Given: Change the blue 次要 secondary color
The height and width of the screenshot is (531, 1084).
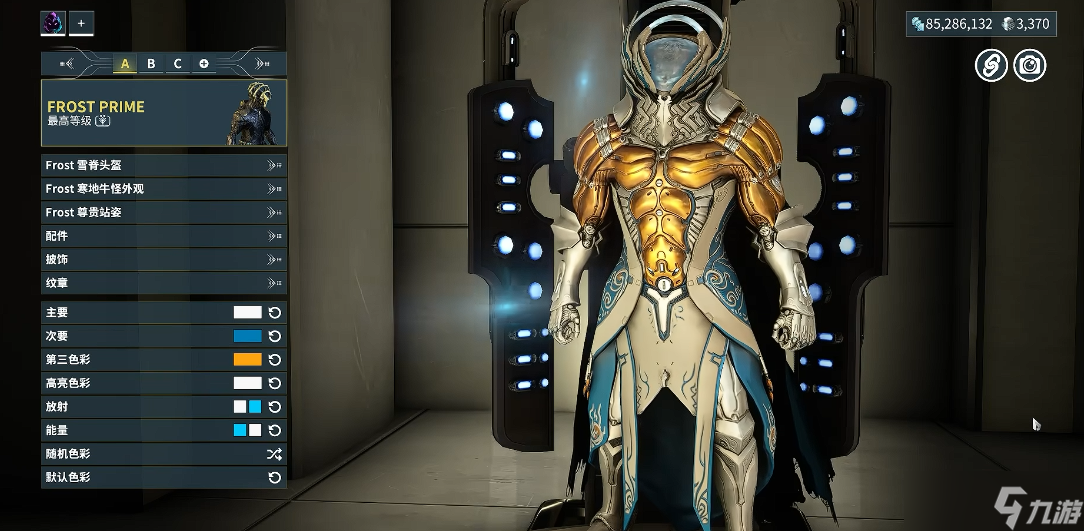Looking at the screenshot, I should 247,336.
